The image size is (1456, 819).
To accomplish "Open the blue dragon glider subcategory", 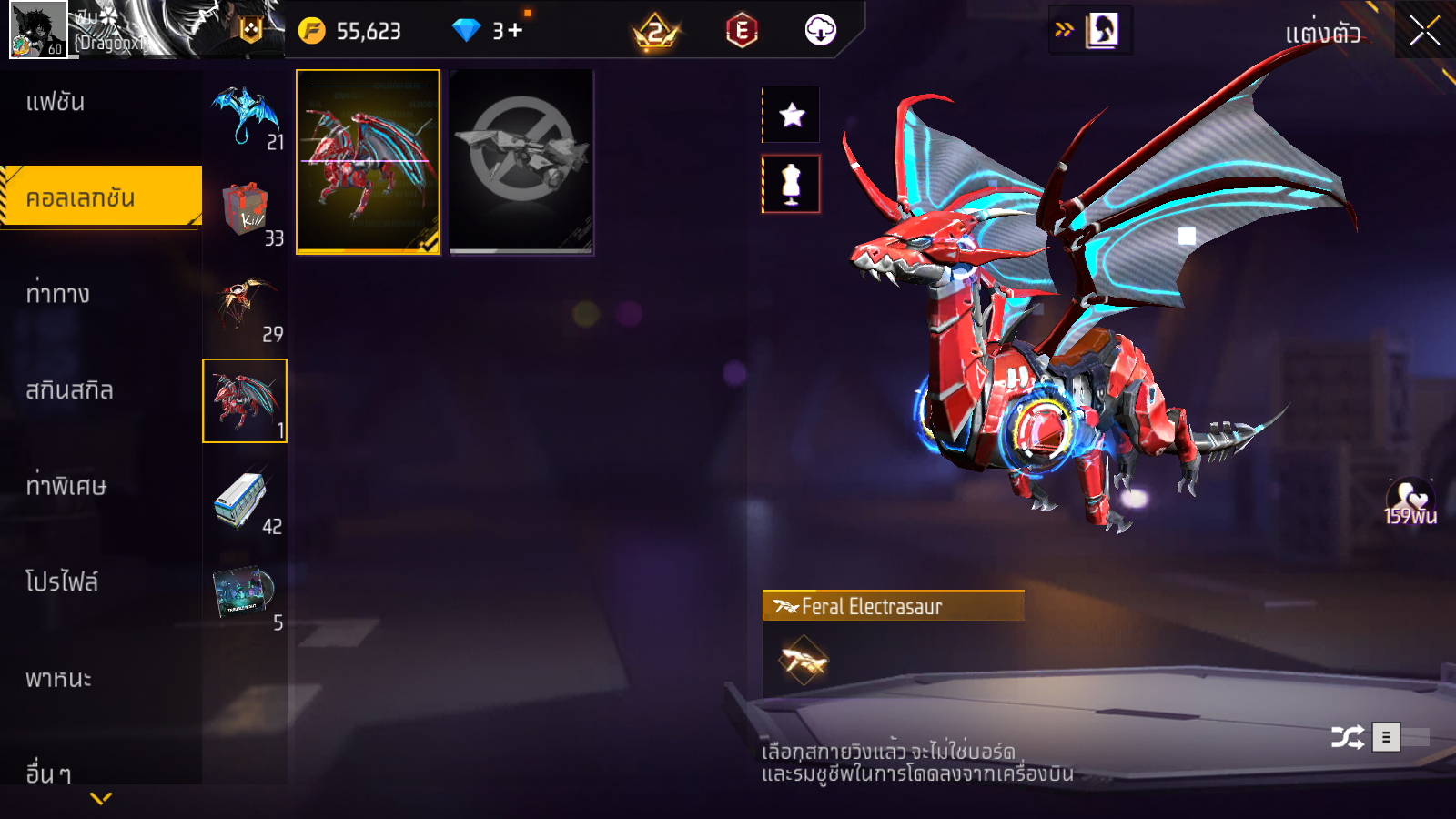I will pos(245,115).
